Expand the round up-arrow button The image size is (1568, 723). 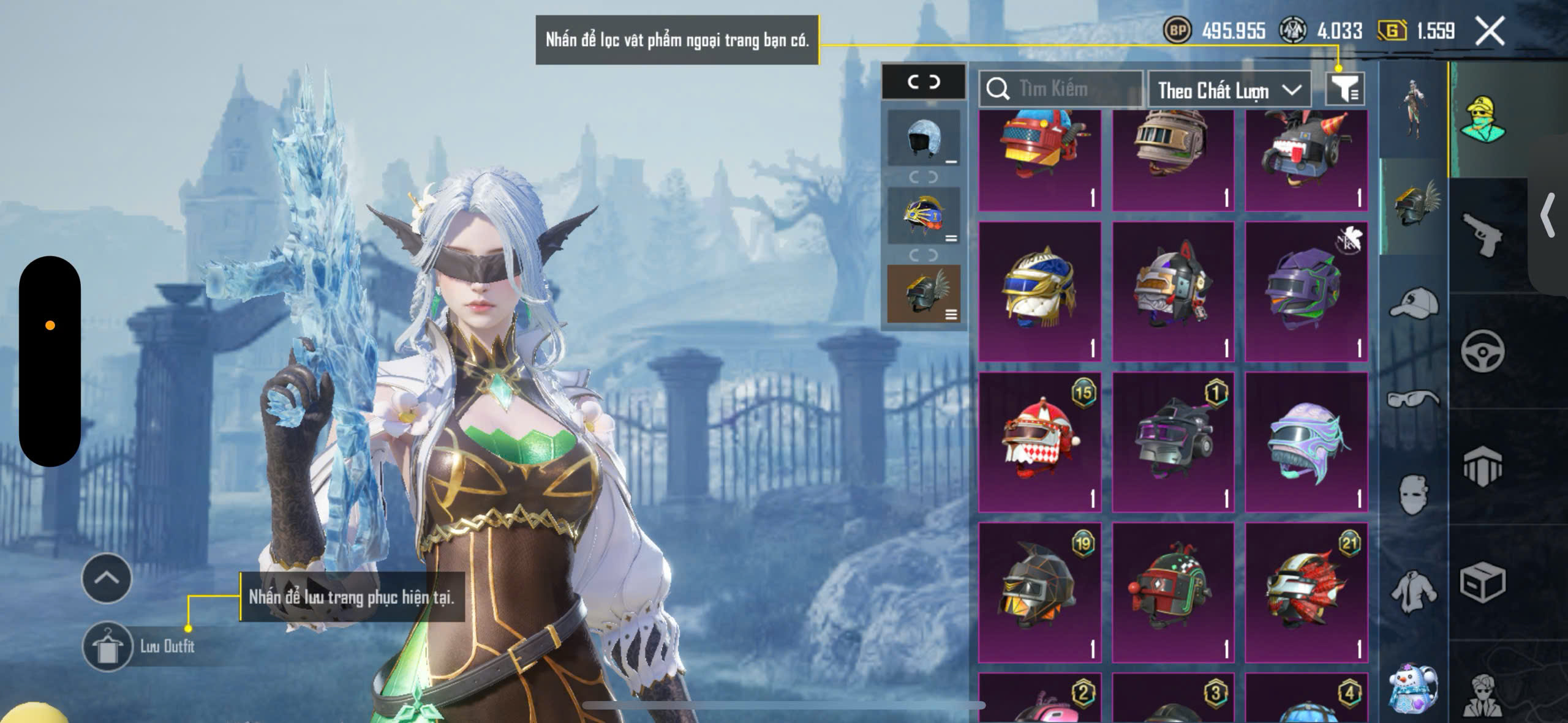click(107, 579)
